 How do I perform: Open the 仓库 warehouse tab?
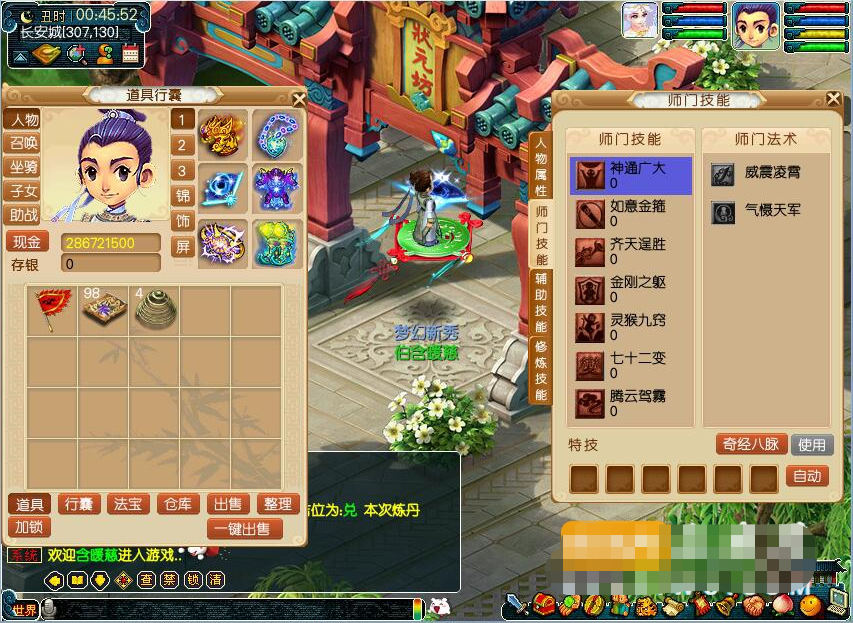point(180,504)
